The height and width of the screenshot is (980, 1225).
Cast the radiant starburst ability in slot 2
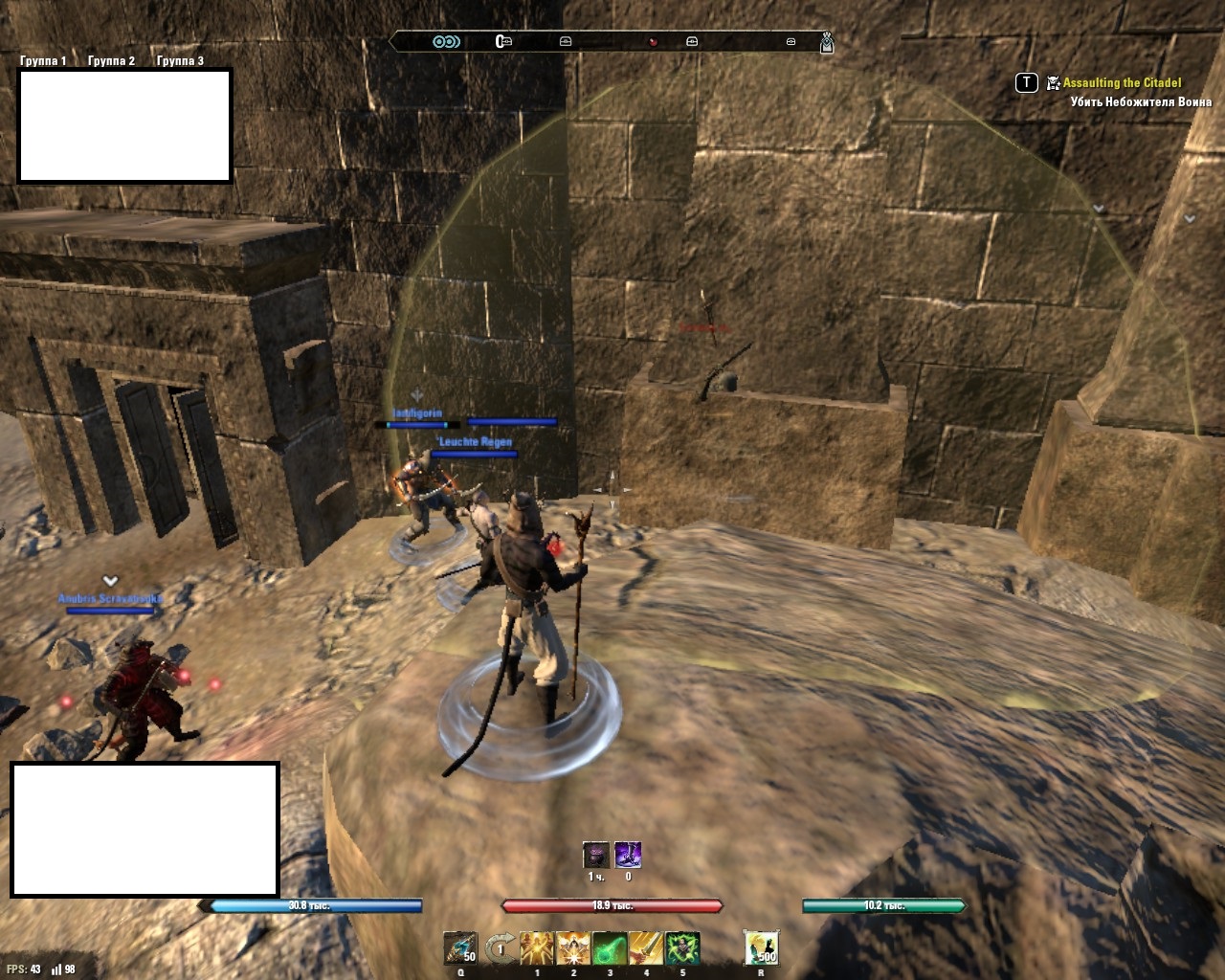(x=573, y=948)
